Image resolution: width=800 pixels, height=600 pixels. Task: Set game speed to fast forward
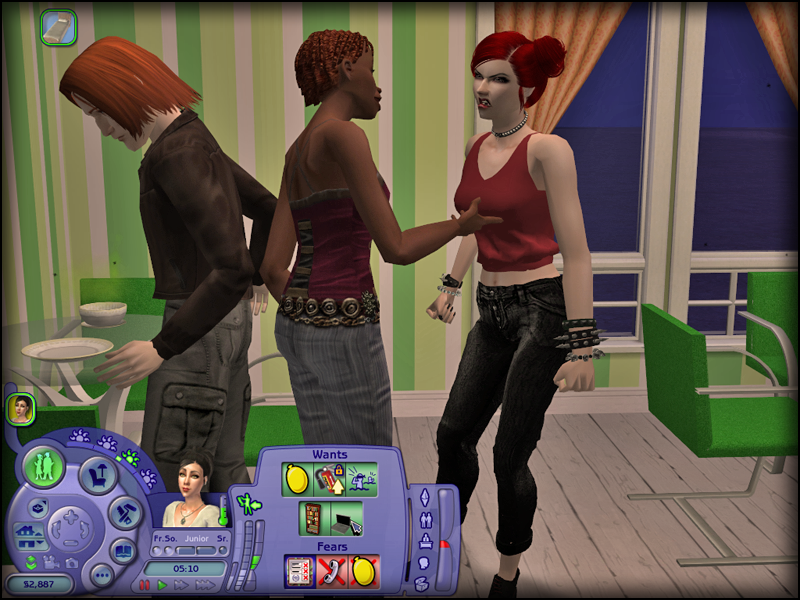click(179, 584)
